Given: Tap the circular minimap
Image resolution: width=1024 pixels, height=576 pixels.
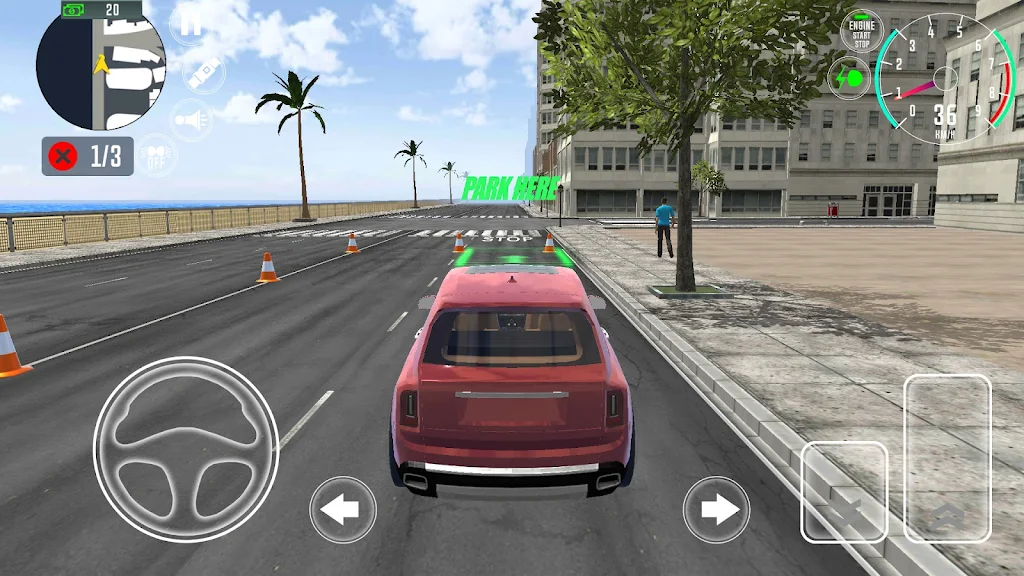Looking at the screenshot, I should pos(100,66).
